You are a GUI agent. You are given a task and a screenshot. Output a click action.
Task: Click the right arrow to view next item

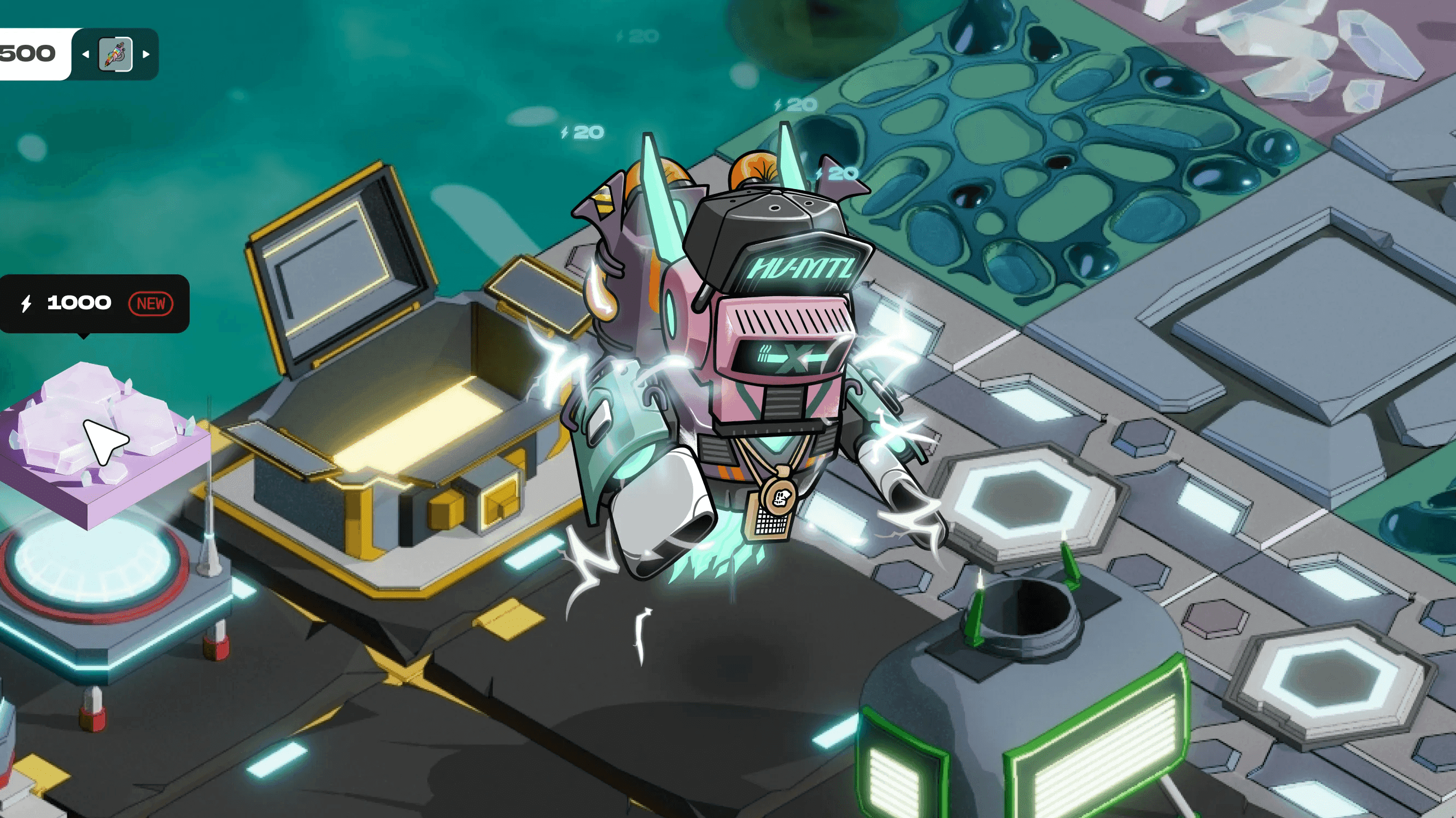coord(148,55)
